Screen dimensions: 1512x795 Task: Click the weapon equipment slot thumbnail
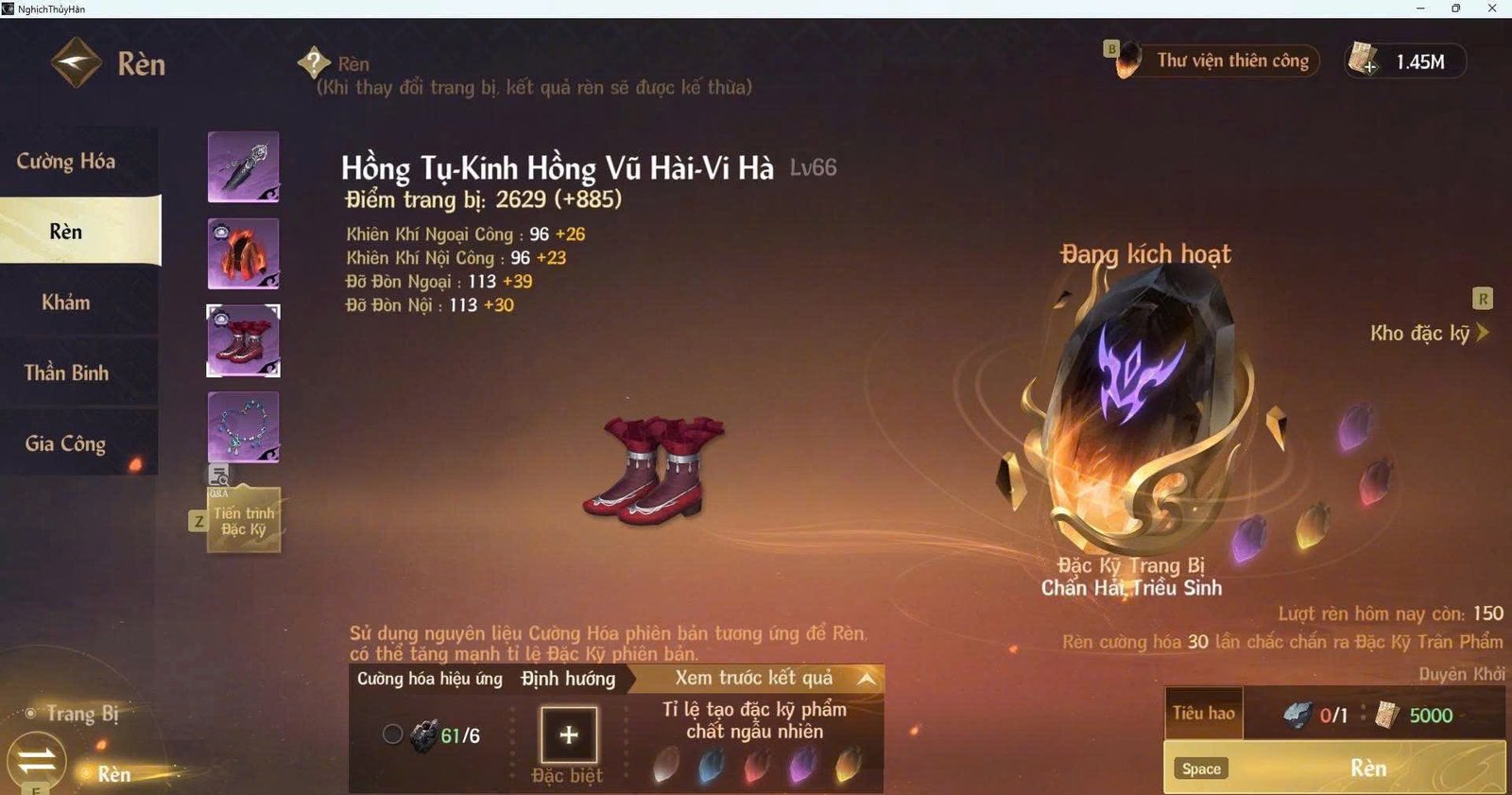click(x=243, y=167)
